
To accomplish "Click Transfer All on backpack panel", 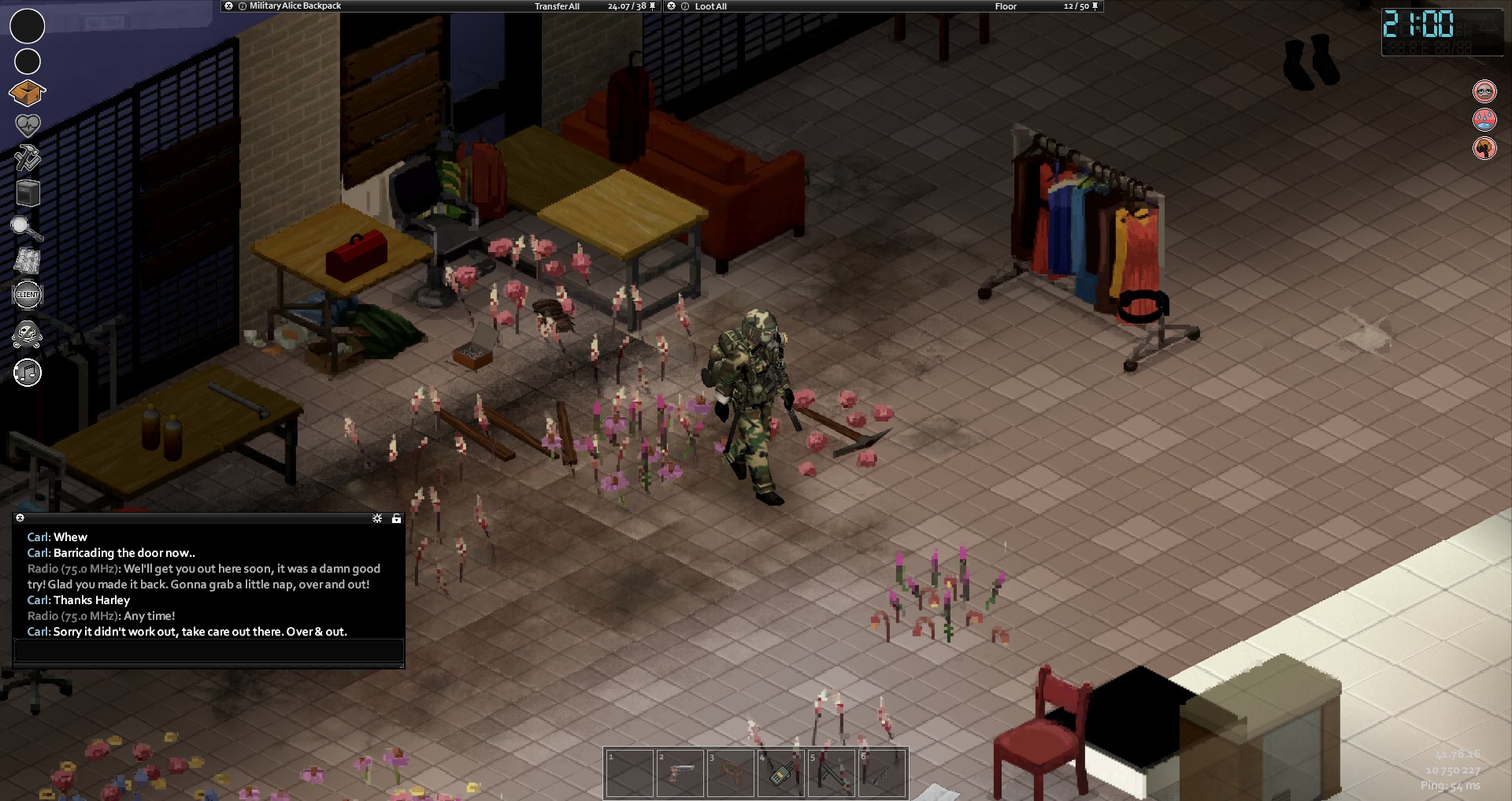I will point(557,6).
